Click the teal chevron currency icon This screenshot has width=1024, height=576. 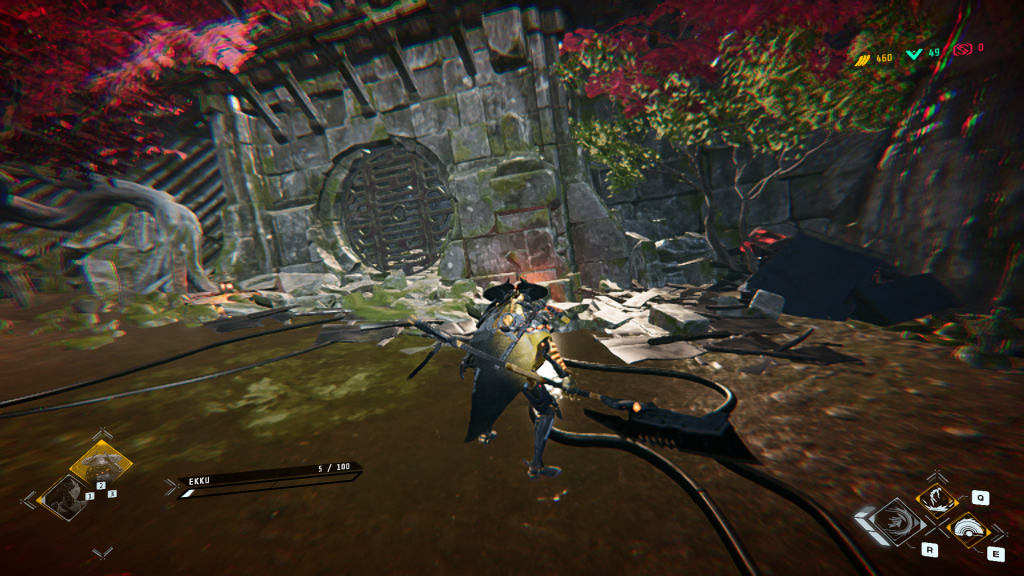pos(914,53)
